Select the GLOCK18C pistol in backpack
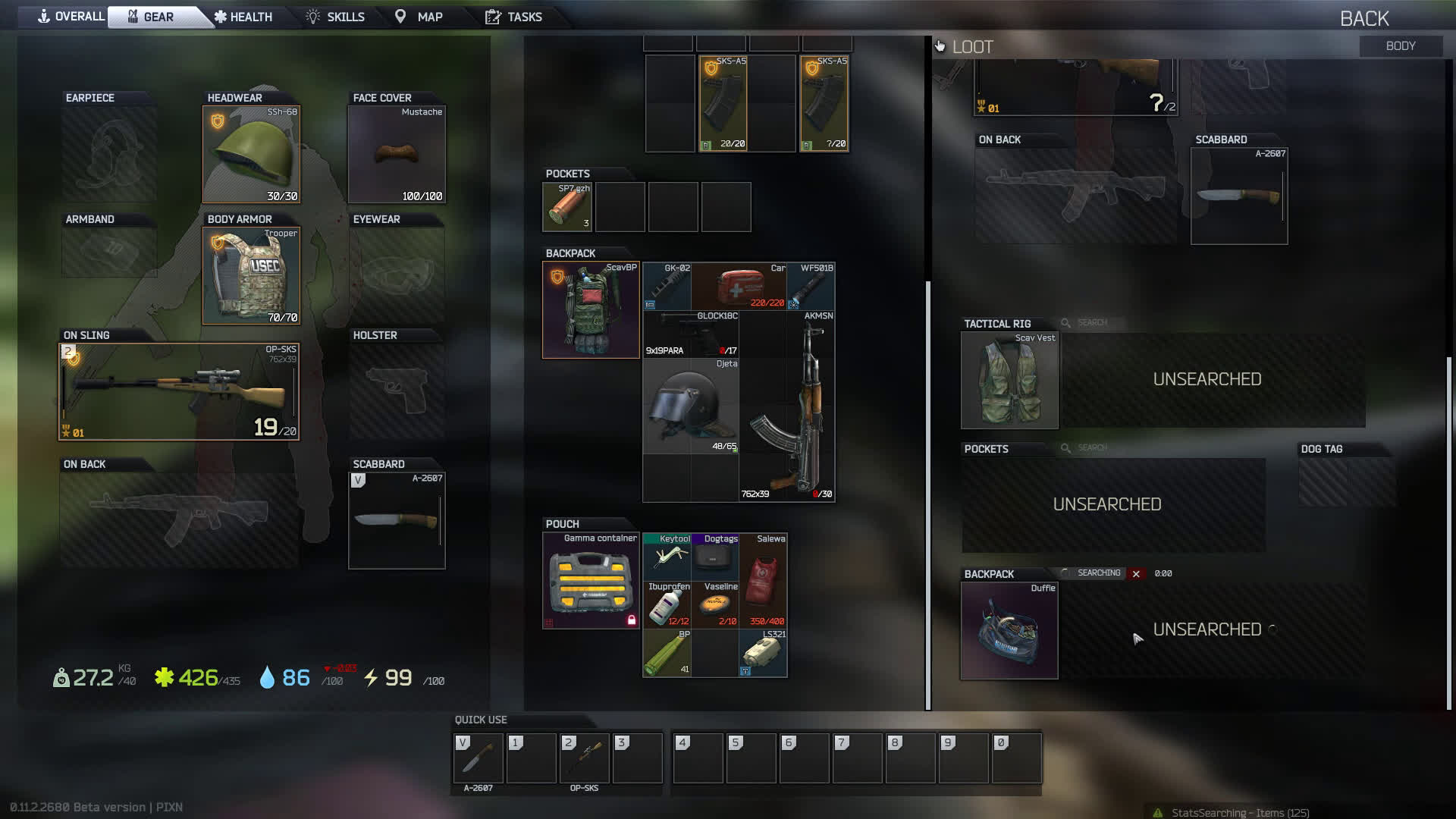This screenshot has height=819, width=1456. 690,334
